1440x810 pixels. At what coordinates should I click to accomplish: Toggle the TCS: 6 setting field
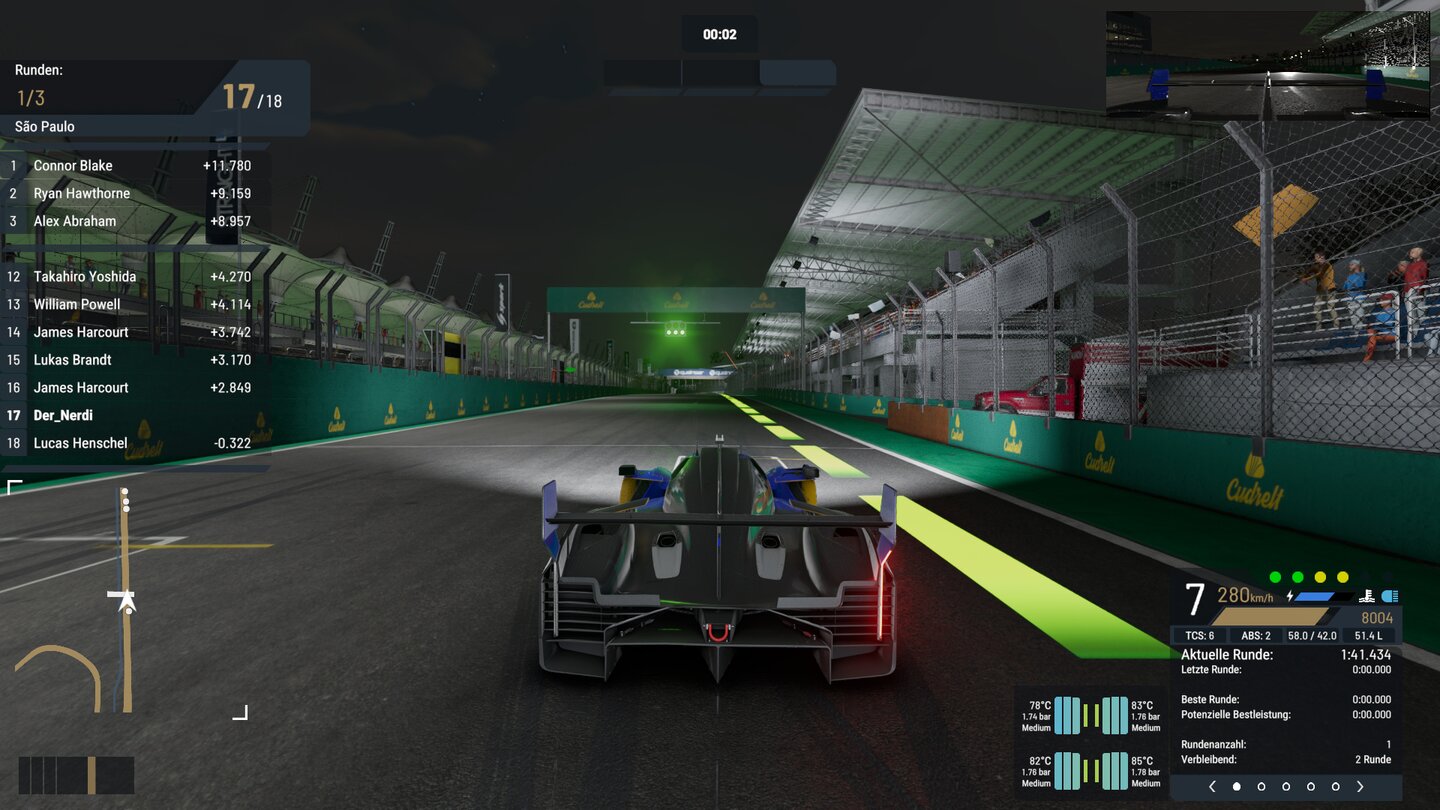pos(1200,634)
